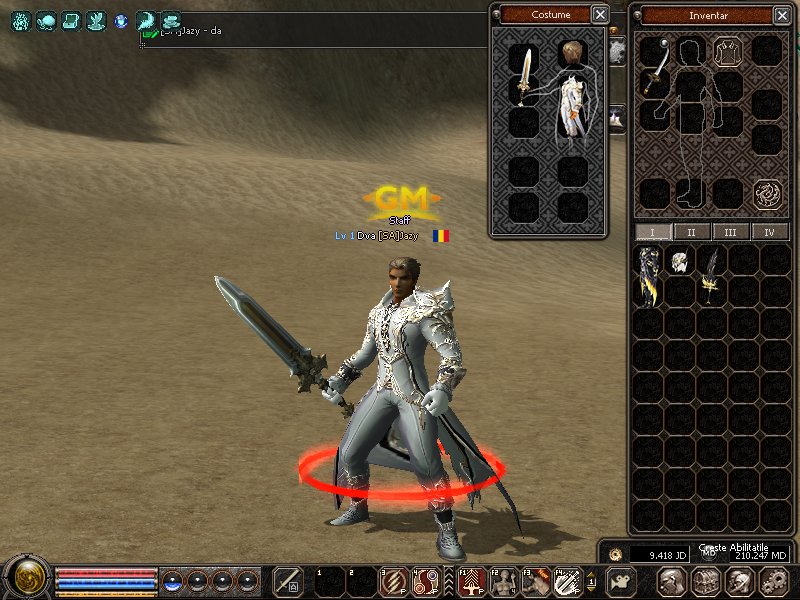Select the black-gold armor in the inventory
Image resolution: width=800 pixels, height=600 pixels.
pyautogui.click(x=650, y=276)
